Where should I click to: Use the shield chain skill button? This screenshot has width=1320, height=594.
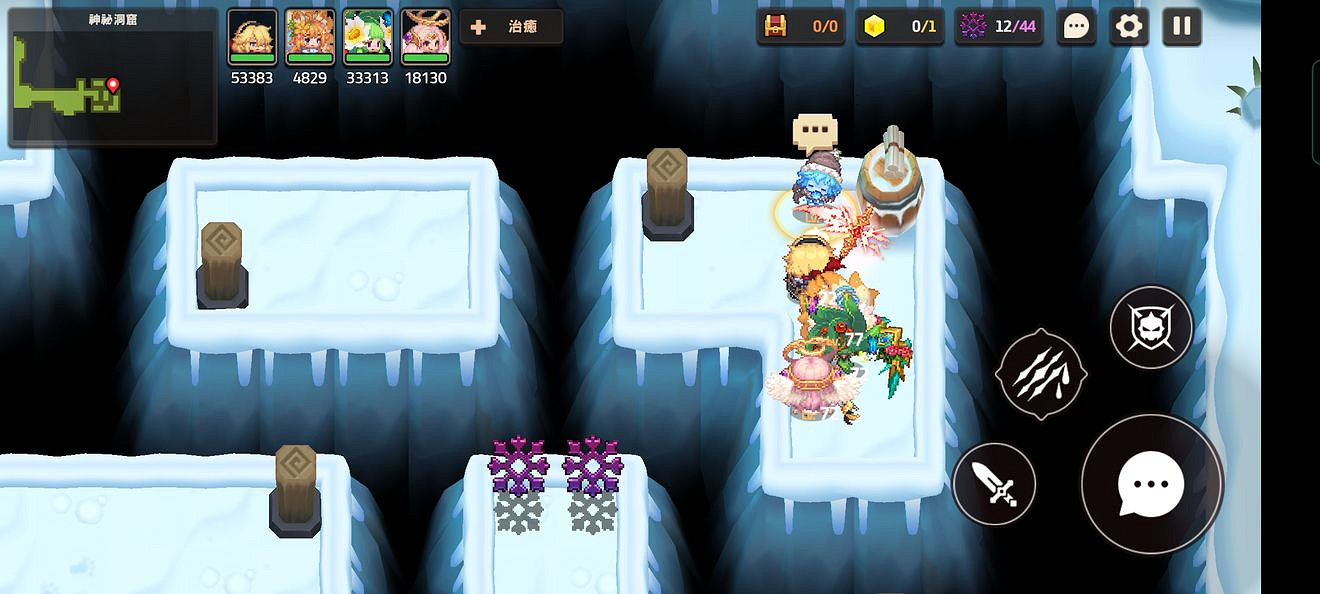[x=1151, y=327]
